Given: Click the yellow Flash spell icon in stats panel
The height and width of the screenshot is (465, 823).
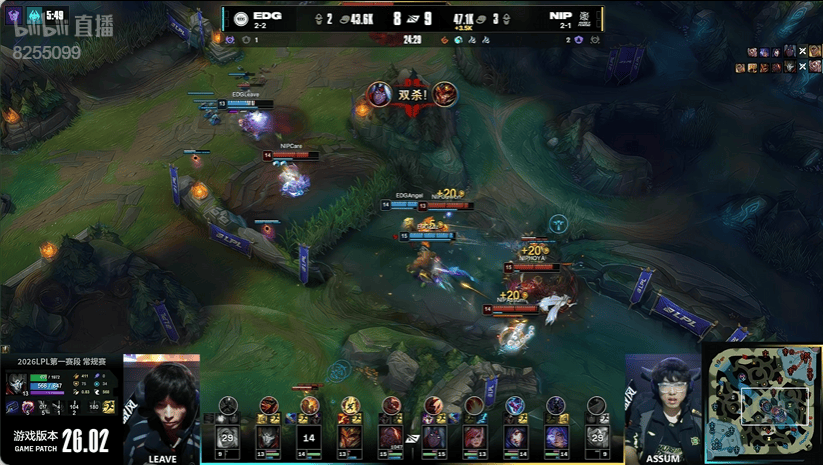Looking at the screenshot, I should [x=107, y=406].
